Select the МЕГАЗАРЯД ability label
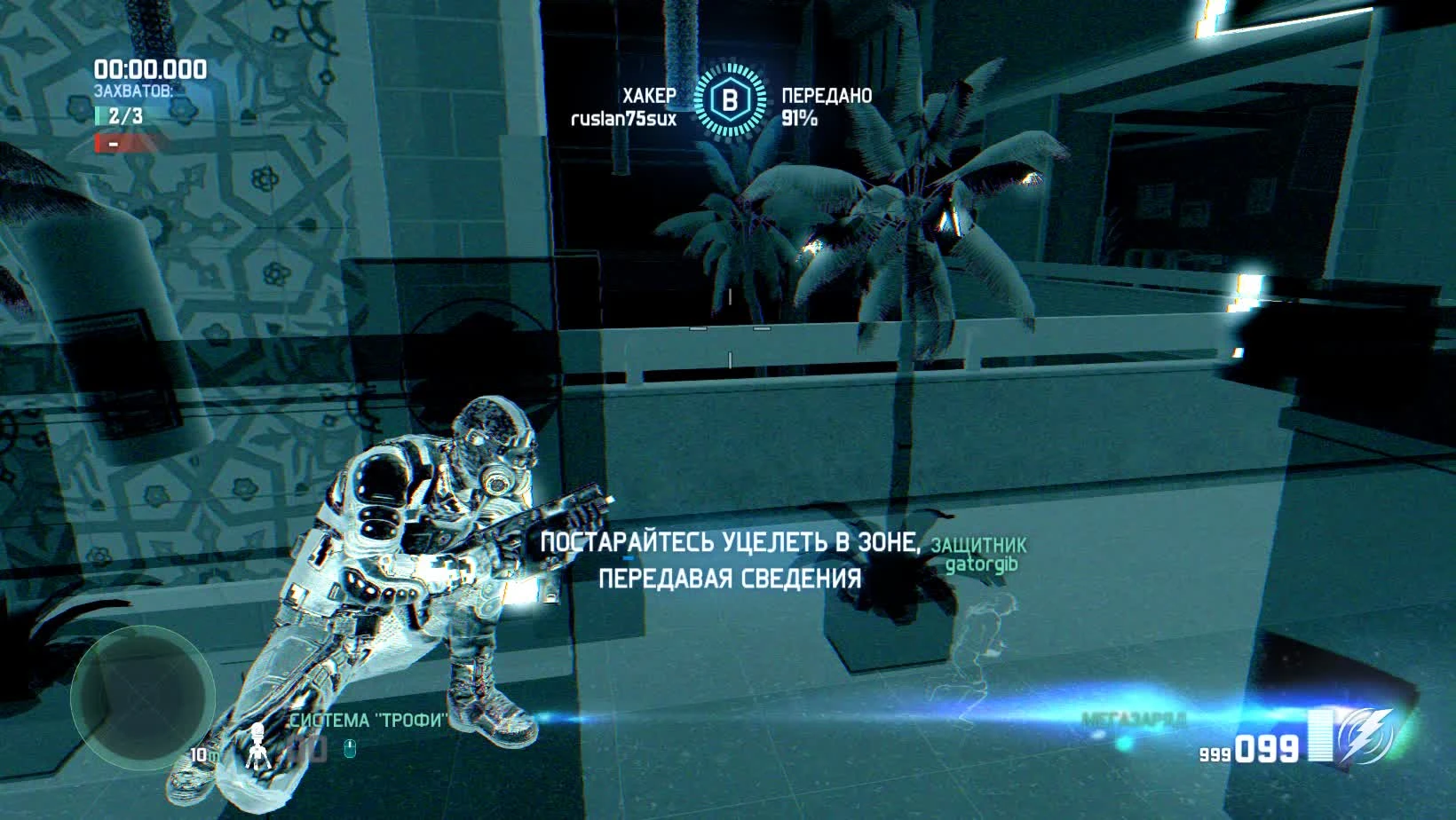 [x=1133, y=717]
